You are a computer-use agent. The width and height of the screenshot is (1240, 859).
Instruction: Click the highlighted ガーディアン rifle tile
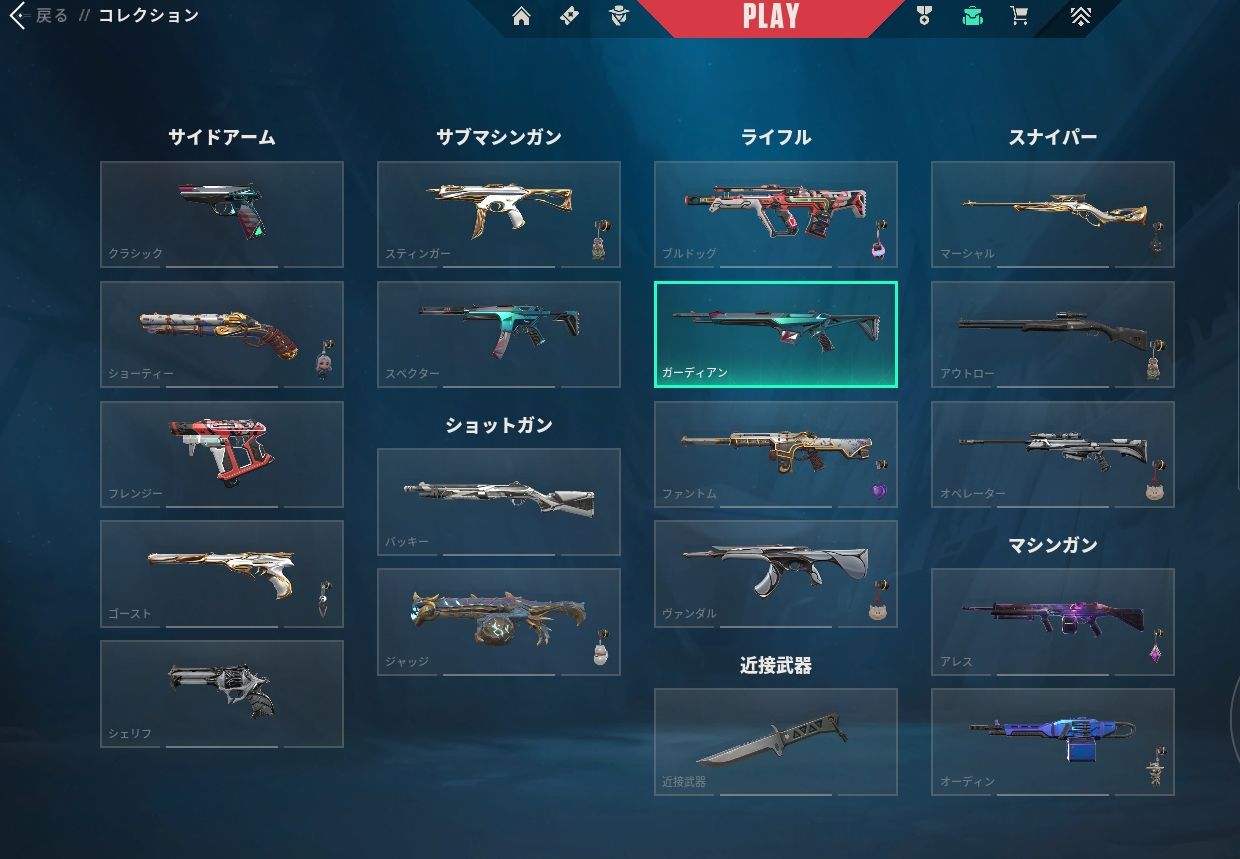click(775, 334)
